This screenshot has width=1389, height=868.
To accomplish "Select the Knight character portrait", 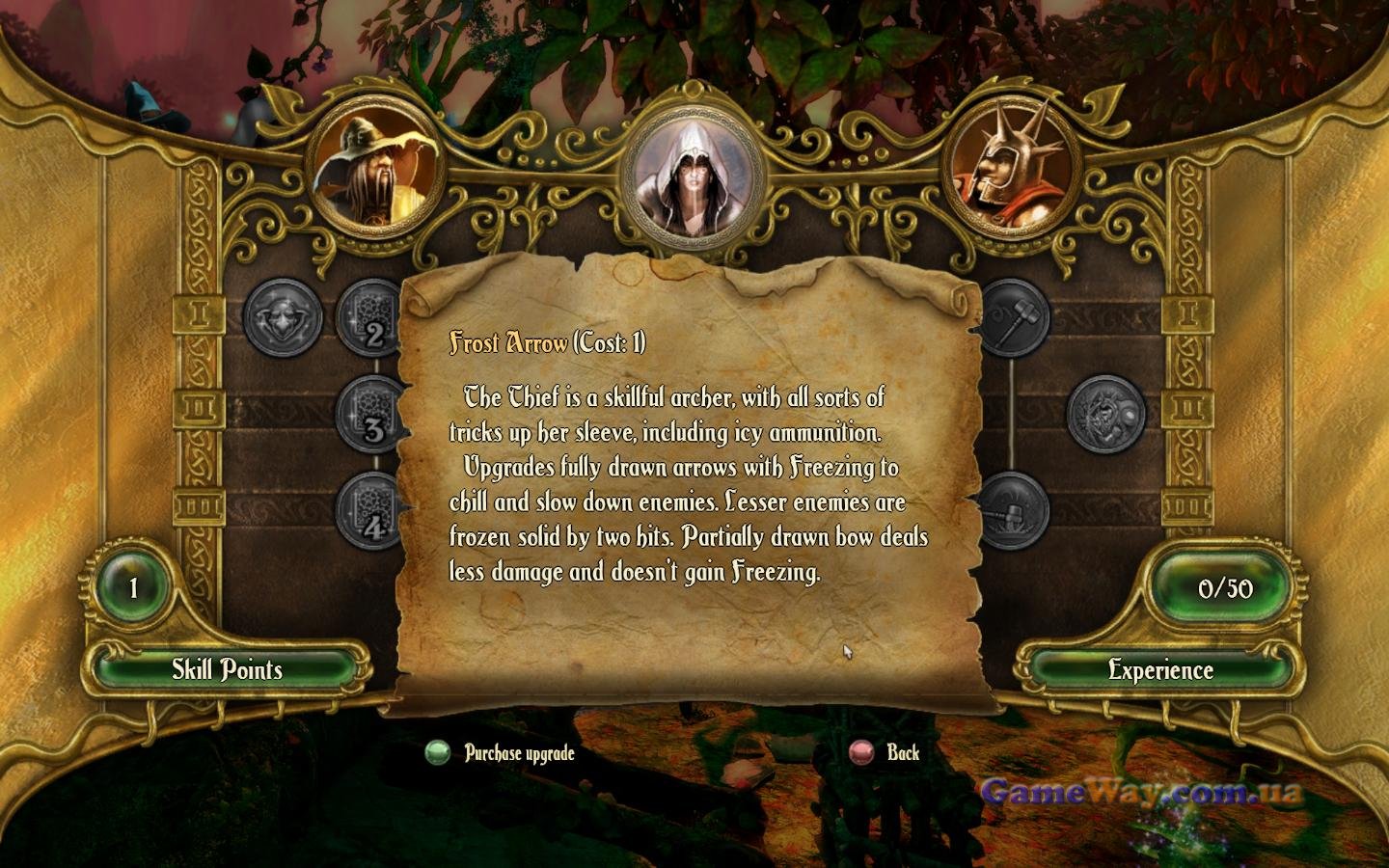I will pyautogui.click(x=1010, y=172).
